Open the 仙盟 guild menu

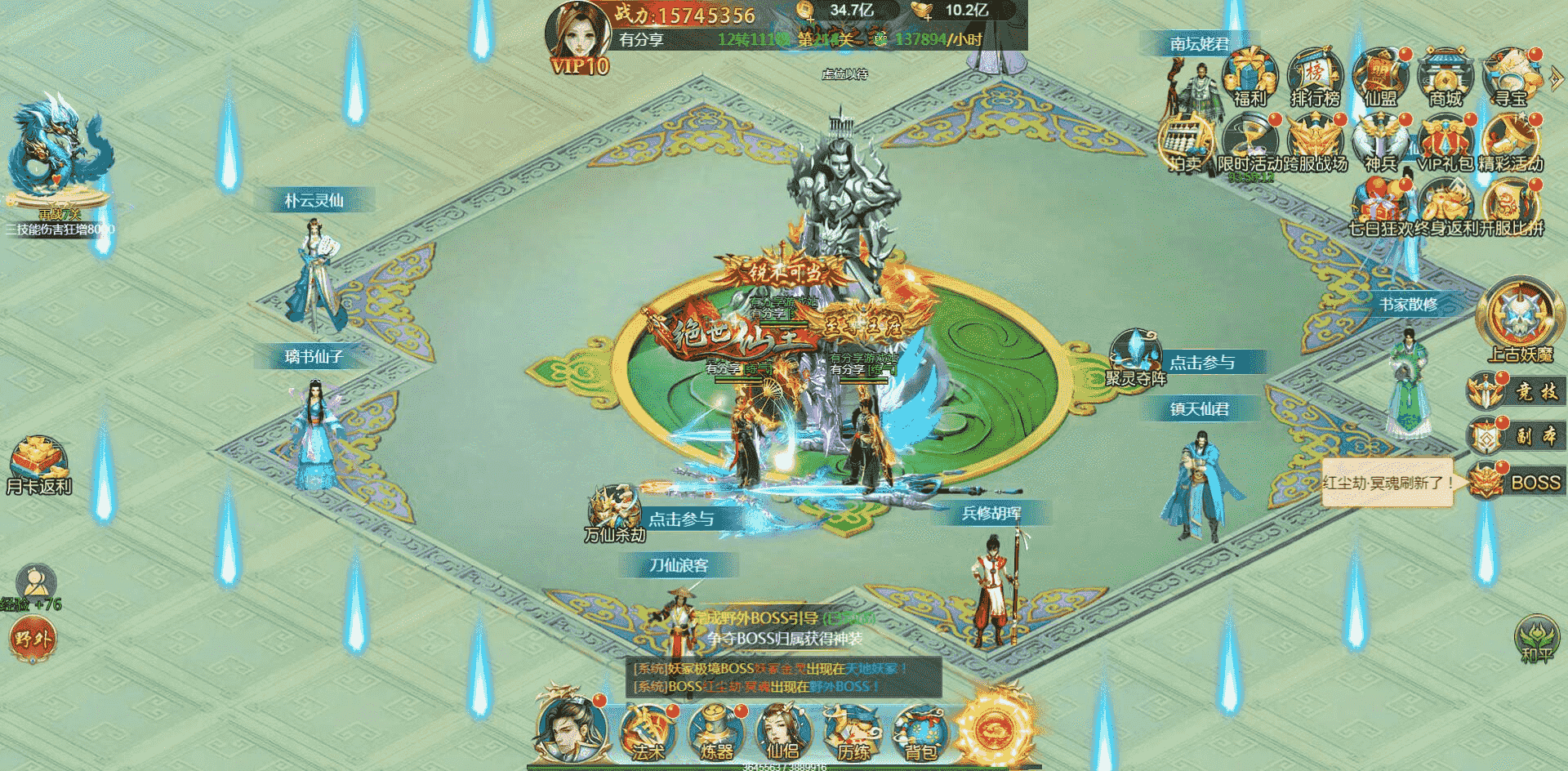(1380, 78)
